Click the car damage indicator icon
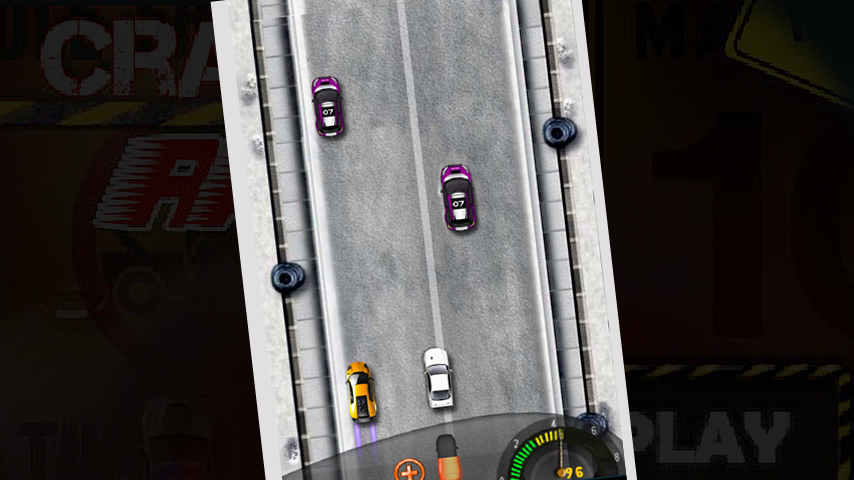Image resolution: width=854 pixels, height=480 pixels. (447, 455)
